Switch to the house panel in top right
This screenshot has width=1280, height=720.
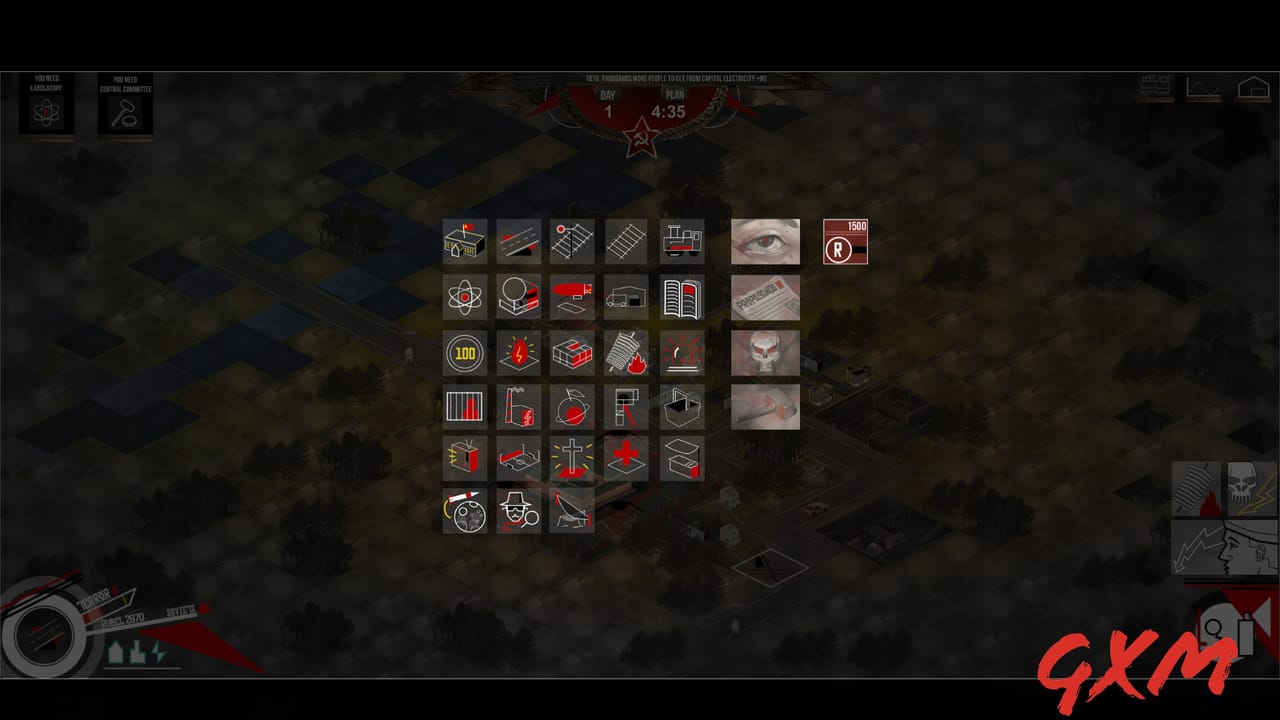click(1254, 88)
